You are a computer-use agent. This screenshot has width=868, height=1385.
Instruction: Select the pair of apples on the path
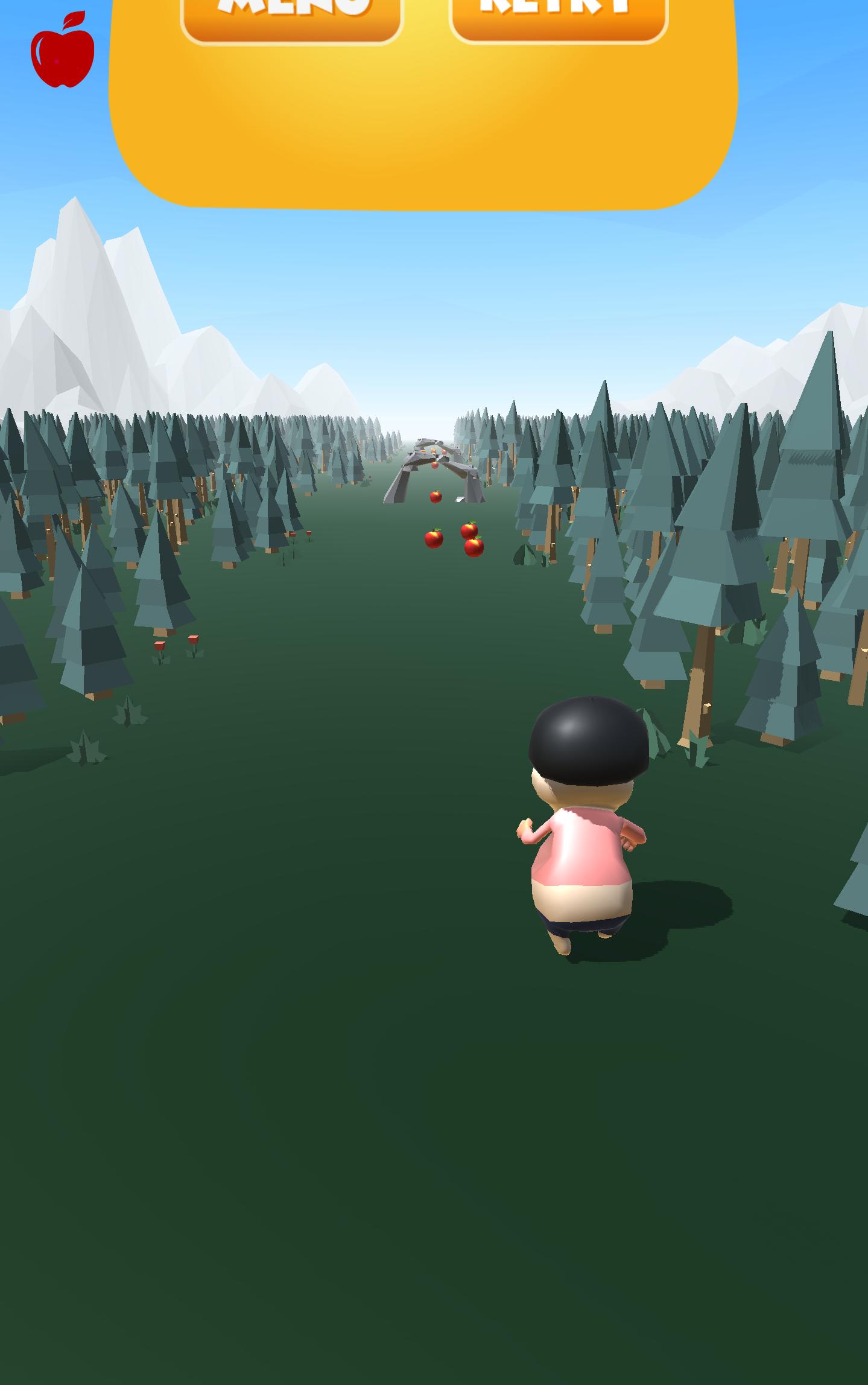point(452,539)
